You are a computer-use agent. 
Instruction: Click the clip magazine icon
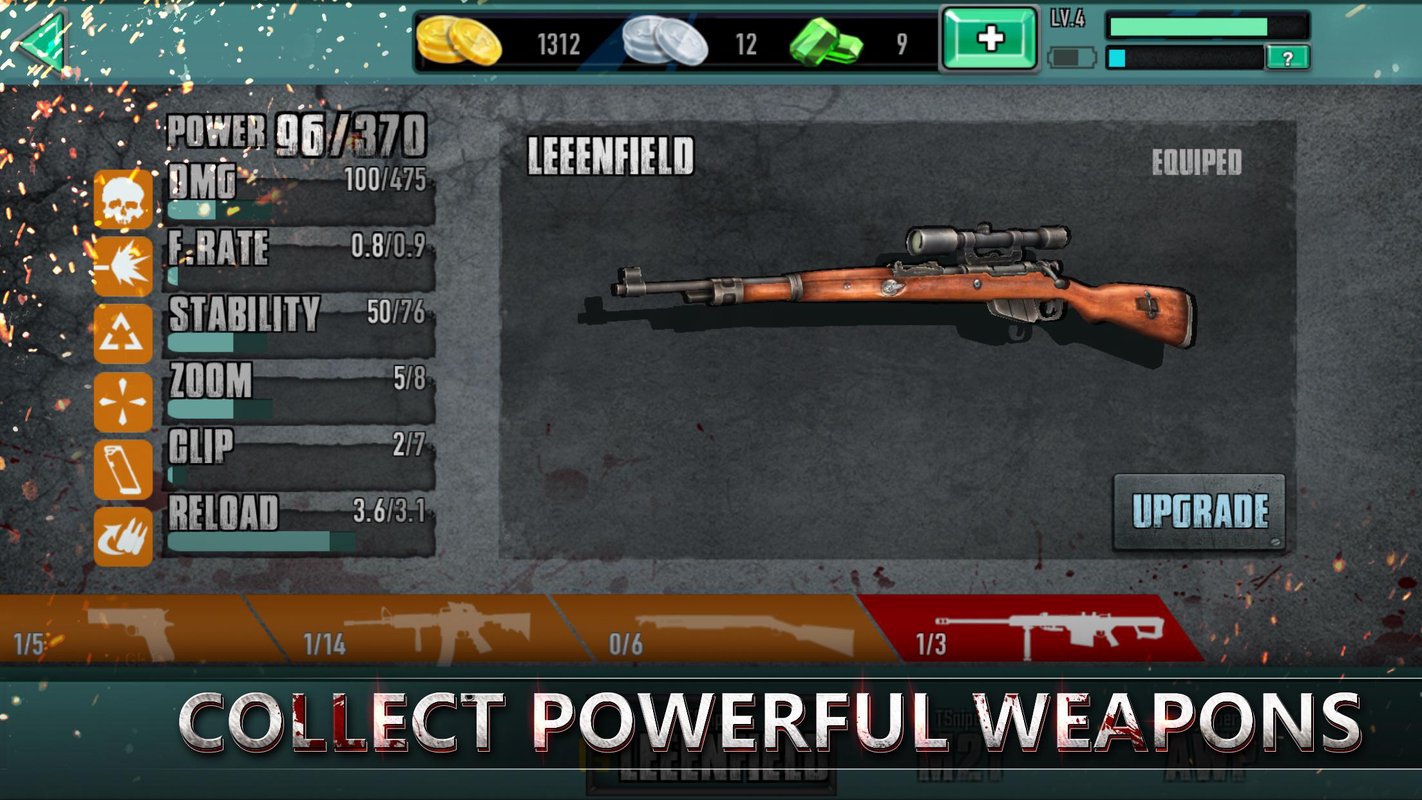click(x=123, y=469)
